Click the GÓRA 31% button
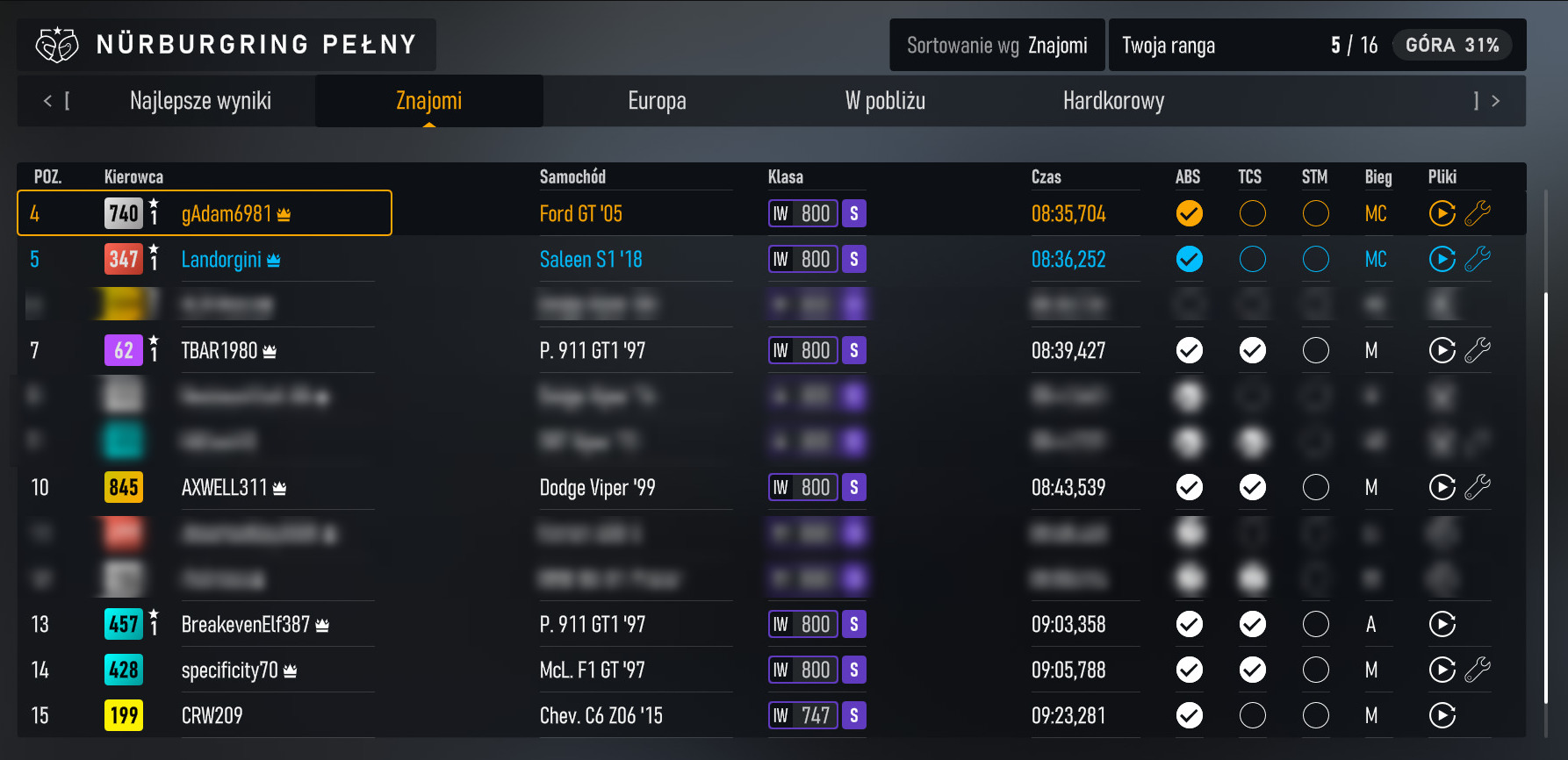Screen dimensions: 1568x760 (1451, 45)
